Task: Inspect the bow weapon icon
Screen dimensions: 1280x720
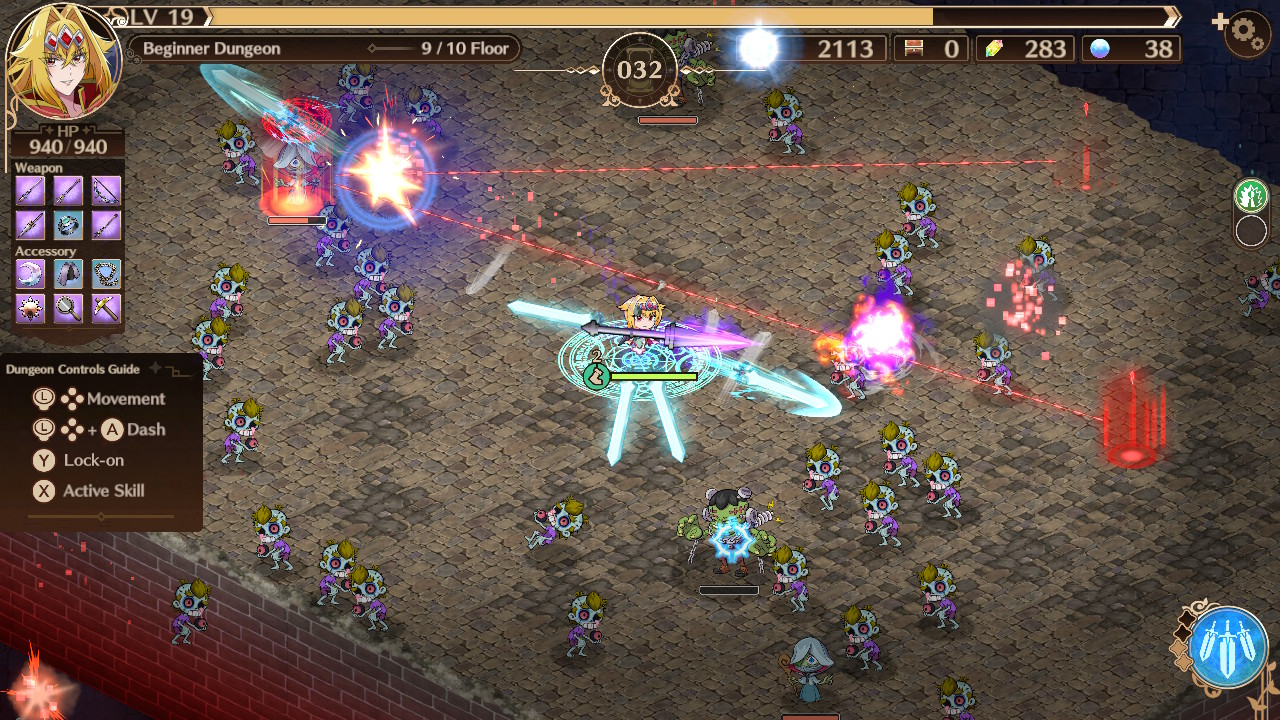Action: click(x=105, y=190)
